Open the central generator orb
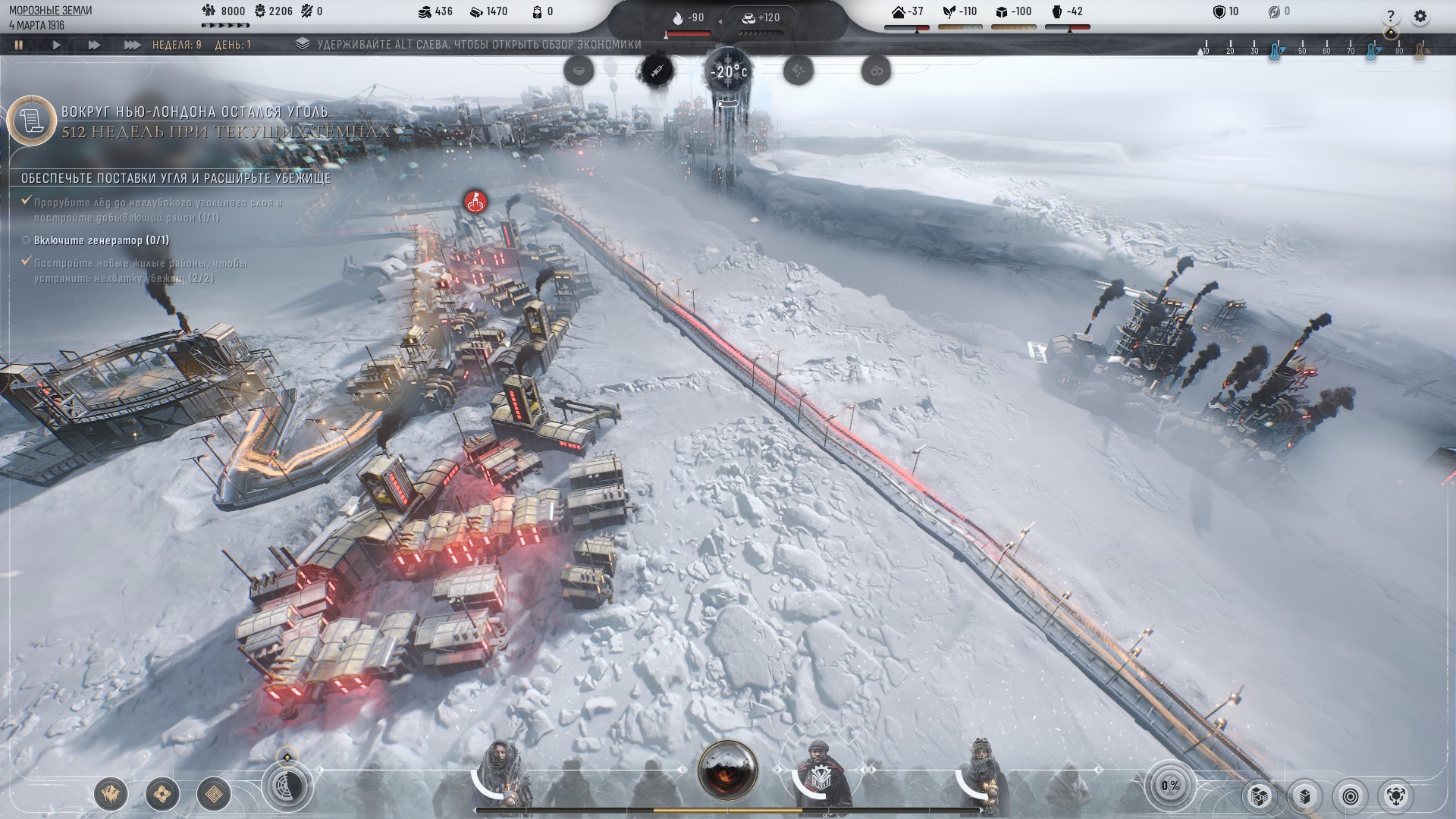The image size is (1456, 819). (728, 770)
